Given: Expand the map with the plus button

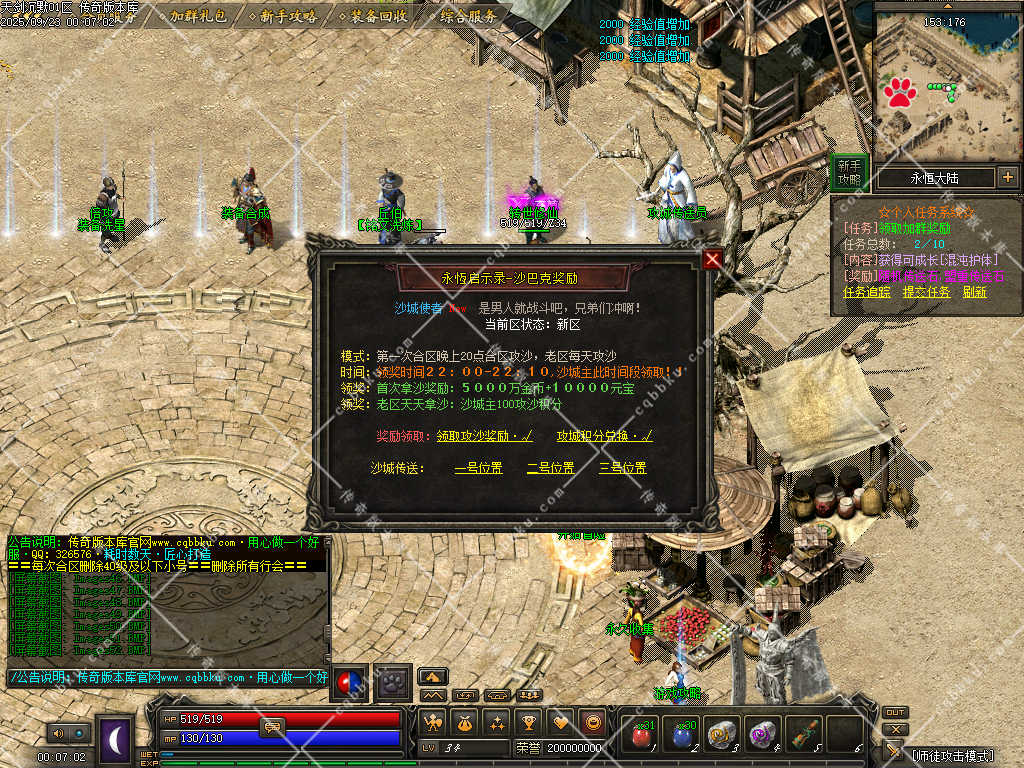Looking at the screenshot, I should 1007,178.
